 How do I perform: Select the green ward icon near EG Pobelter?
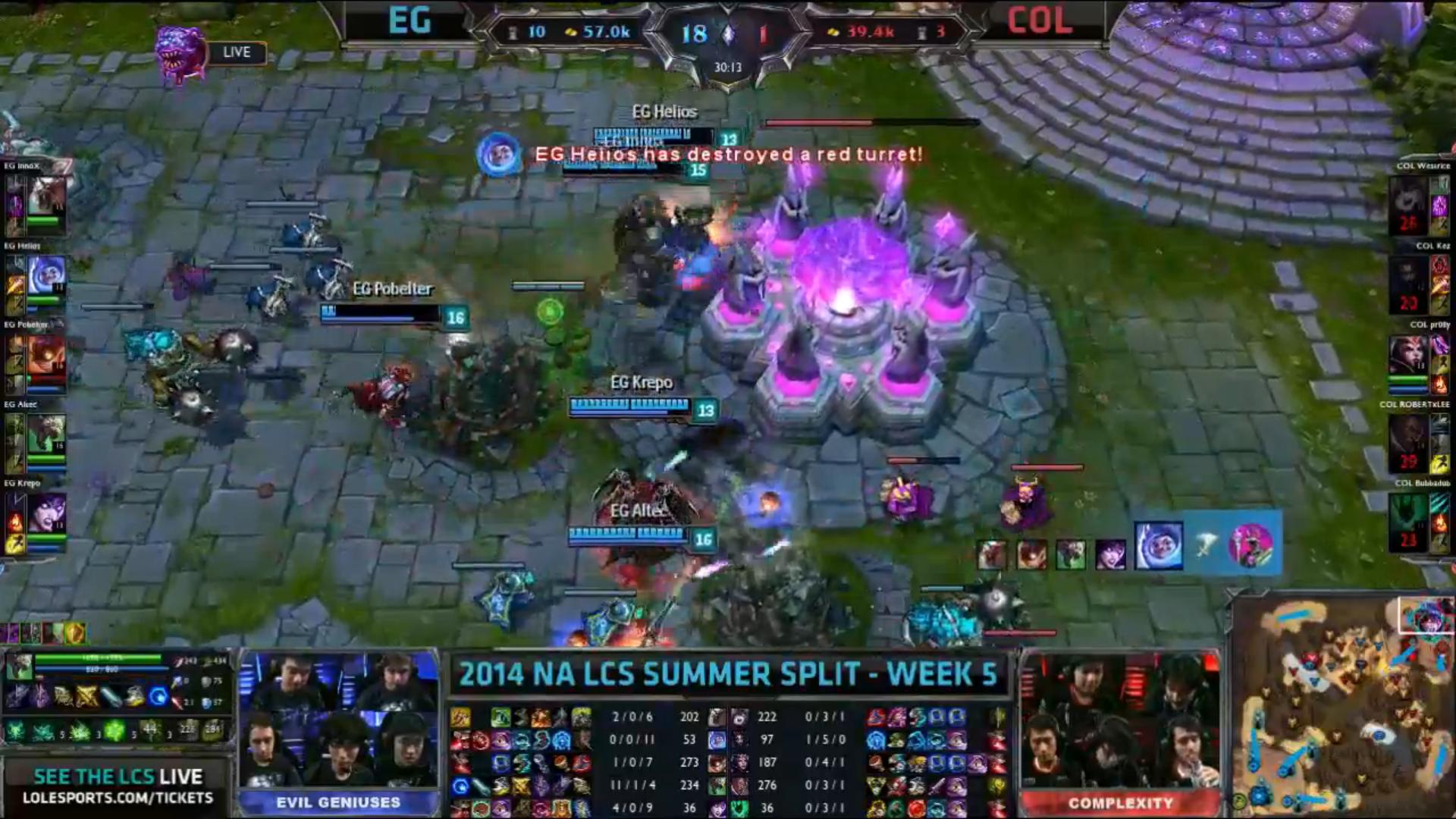point(548,311)
